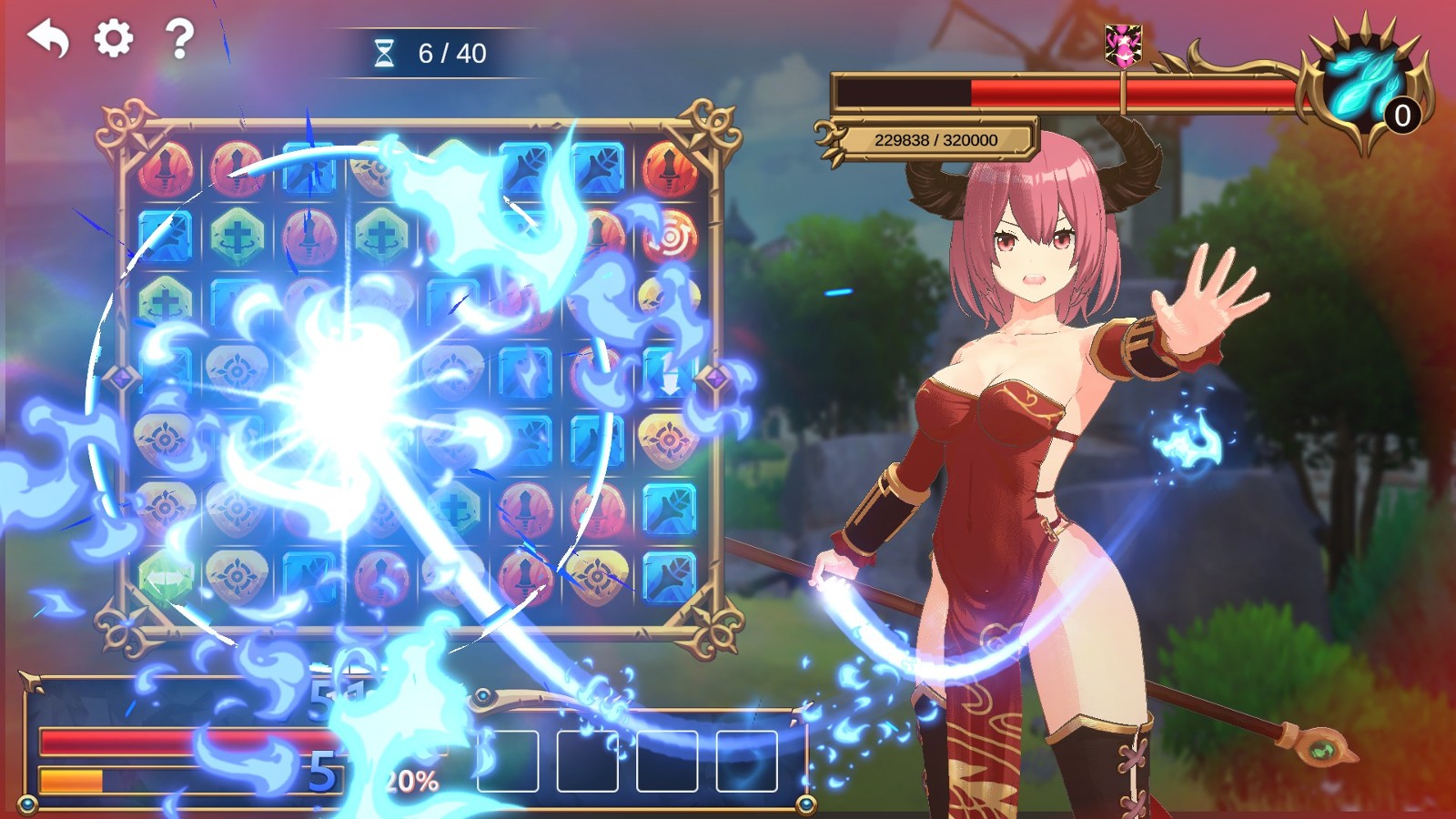Inspect the pink demon marker on enemy health bar

click(x=1124, y=45)
